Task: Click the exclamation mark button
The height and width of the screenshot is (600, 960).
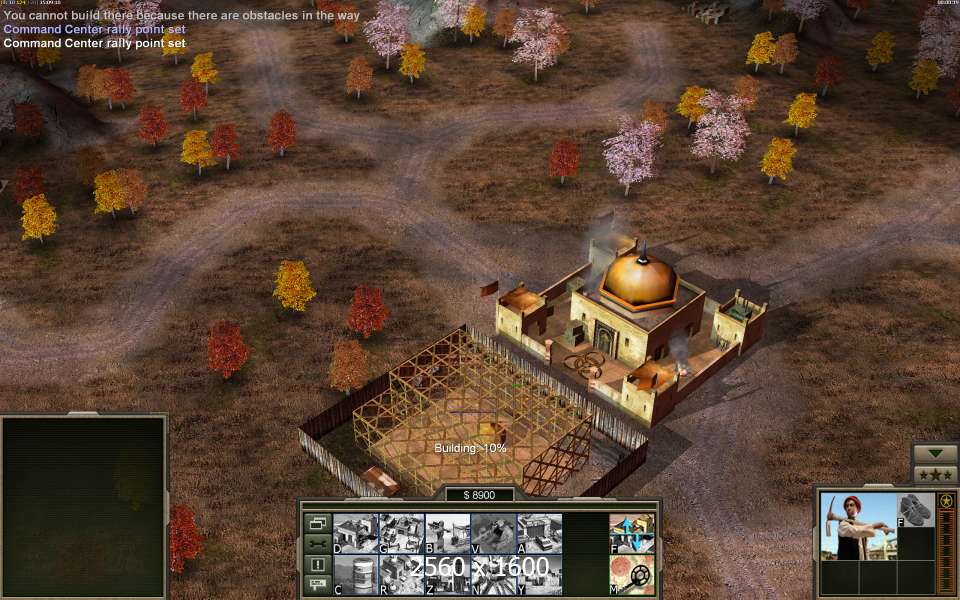Action: pos(318,565)
